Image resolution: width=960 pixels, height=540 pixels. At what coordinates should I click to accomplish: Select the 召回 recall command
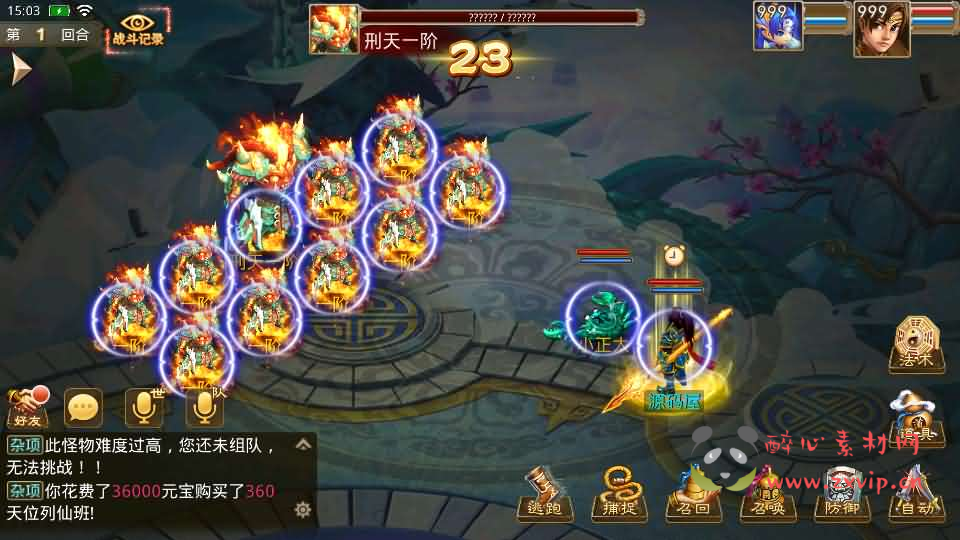tap(694, 495)
